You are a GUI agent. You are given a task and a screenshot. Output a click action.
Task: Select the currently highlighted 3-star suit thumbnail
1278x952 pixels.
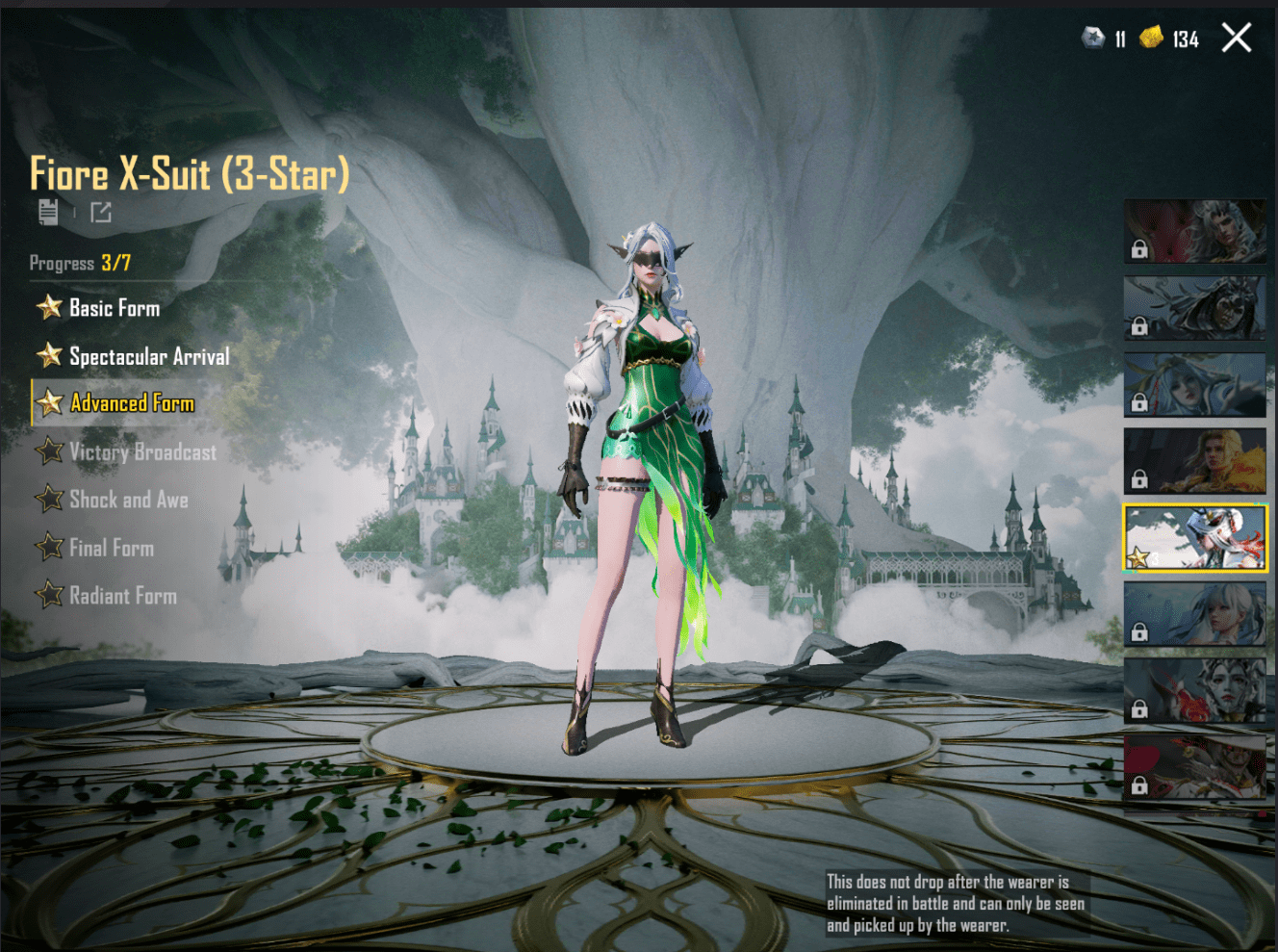(1194, 537)
